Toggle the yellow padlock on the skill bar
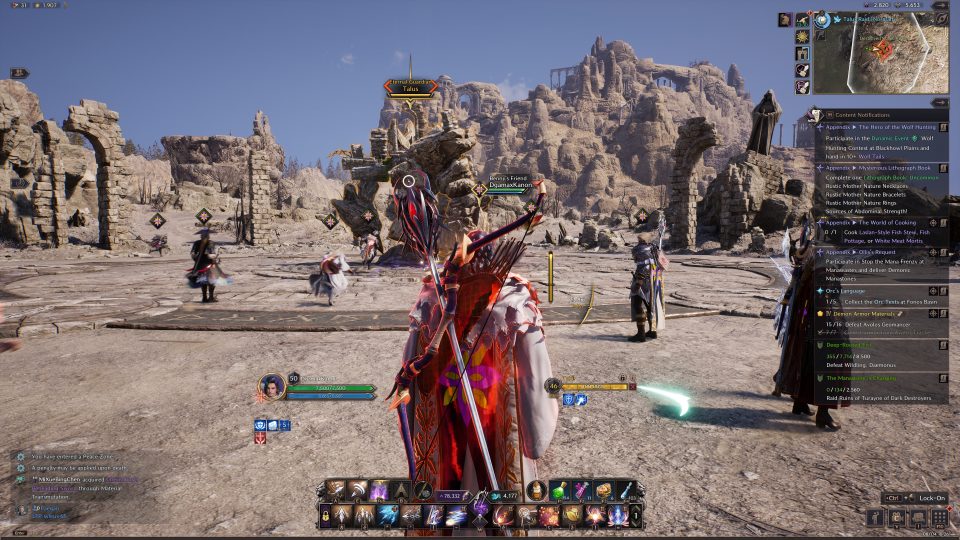This screenshot has width=960, height=540. [325, 516]
